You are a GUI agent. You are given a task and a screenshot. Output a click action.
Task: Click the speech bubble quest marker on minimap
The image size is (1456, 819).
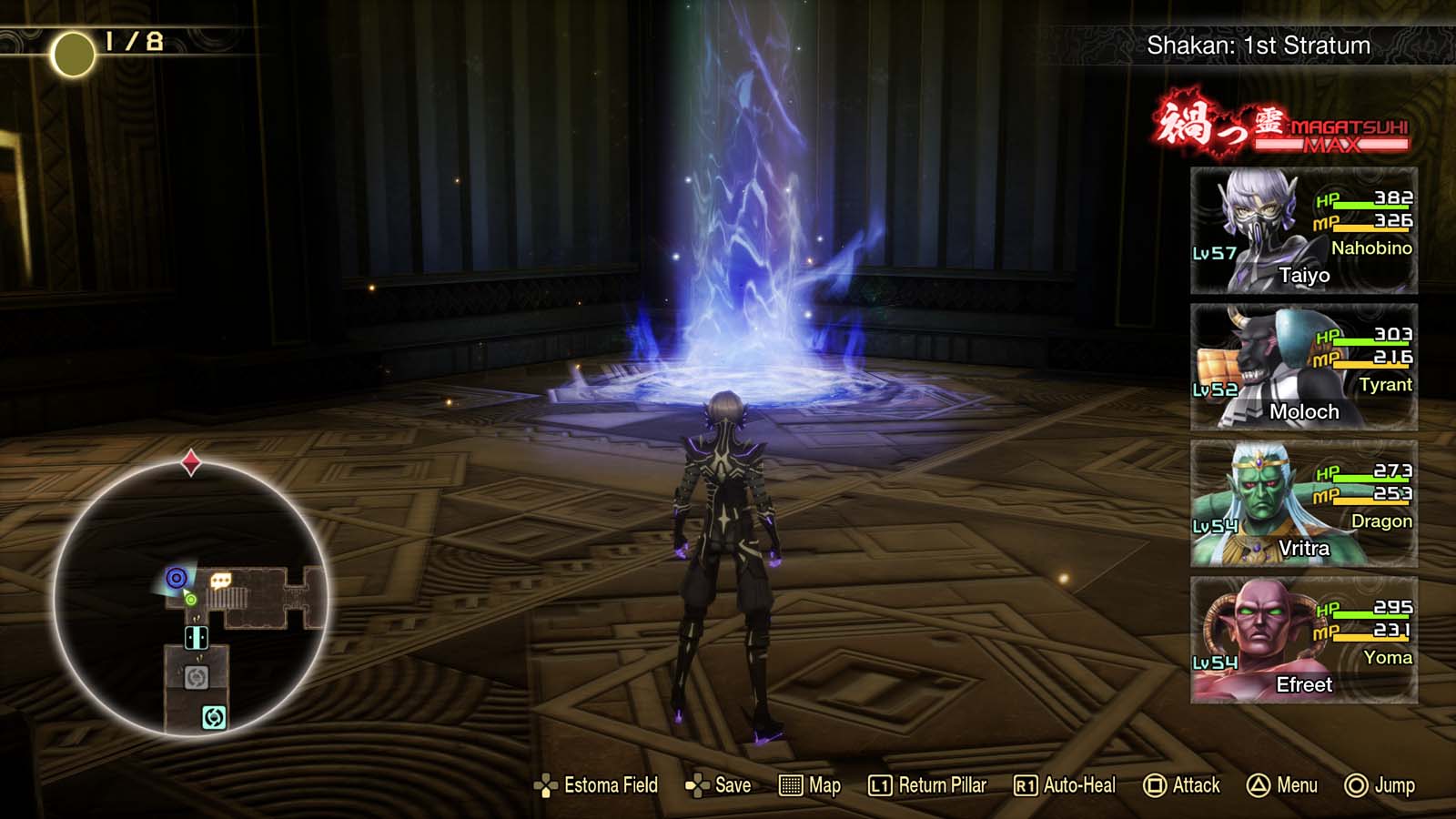point(220,581)
